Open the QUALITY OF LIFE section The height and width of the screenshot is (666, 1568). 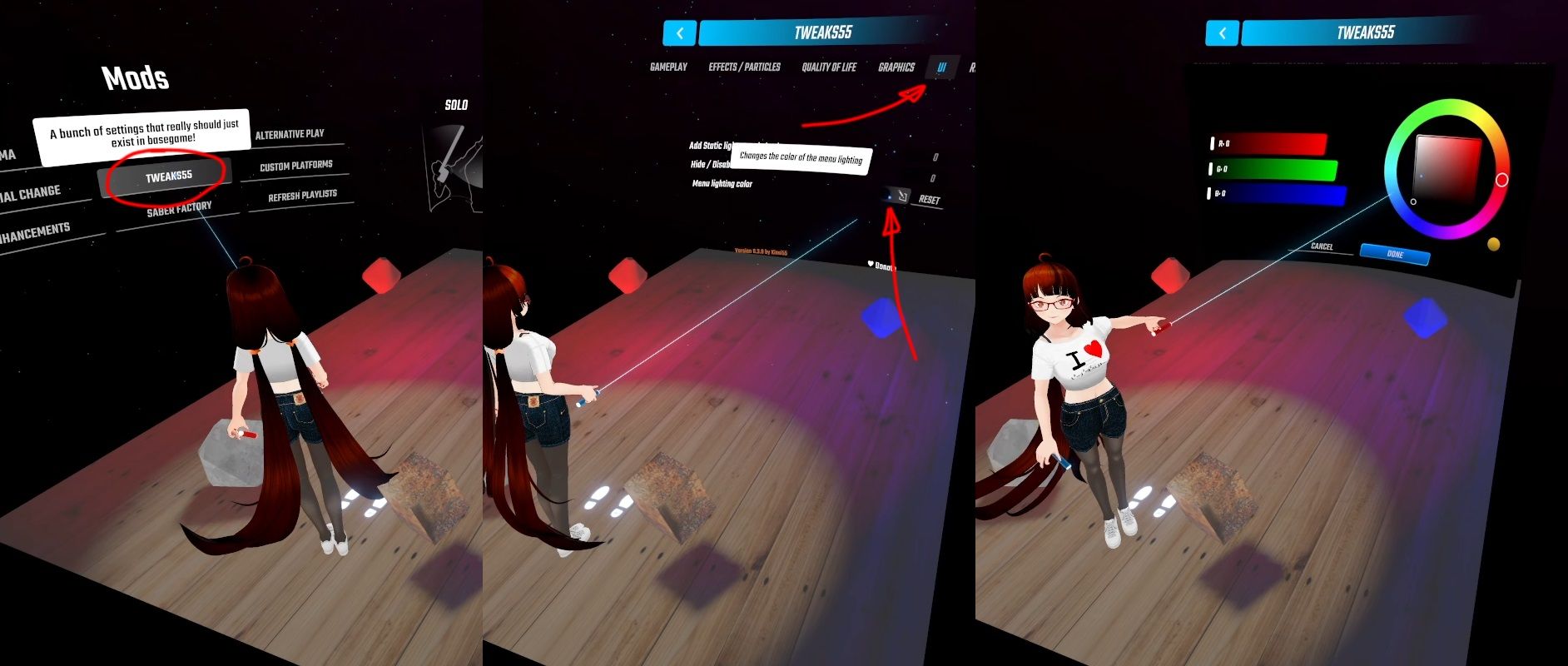830,67
